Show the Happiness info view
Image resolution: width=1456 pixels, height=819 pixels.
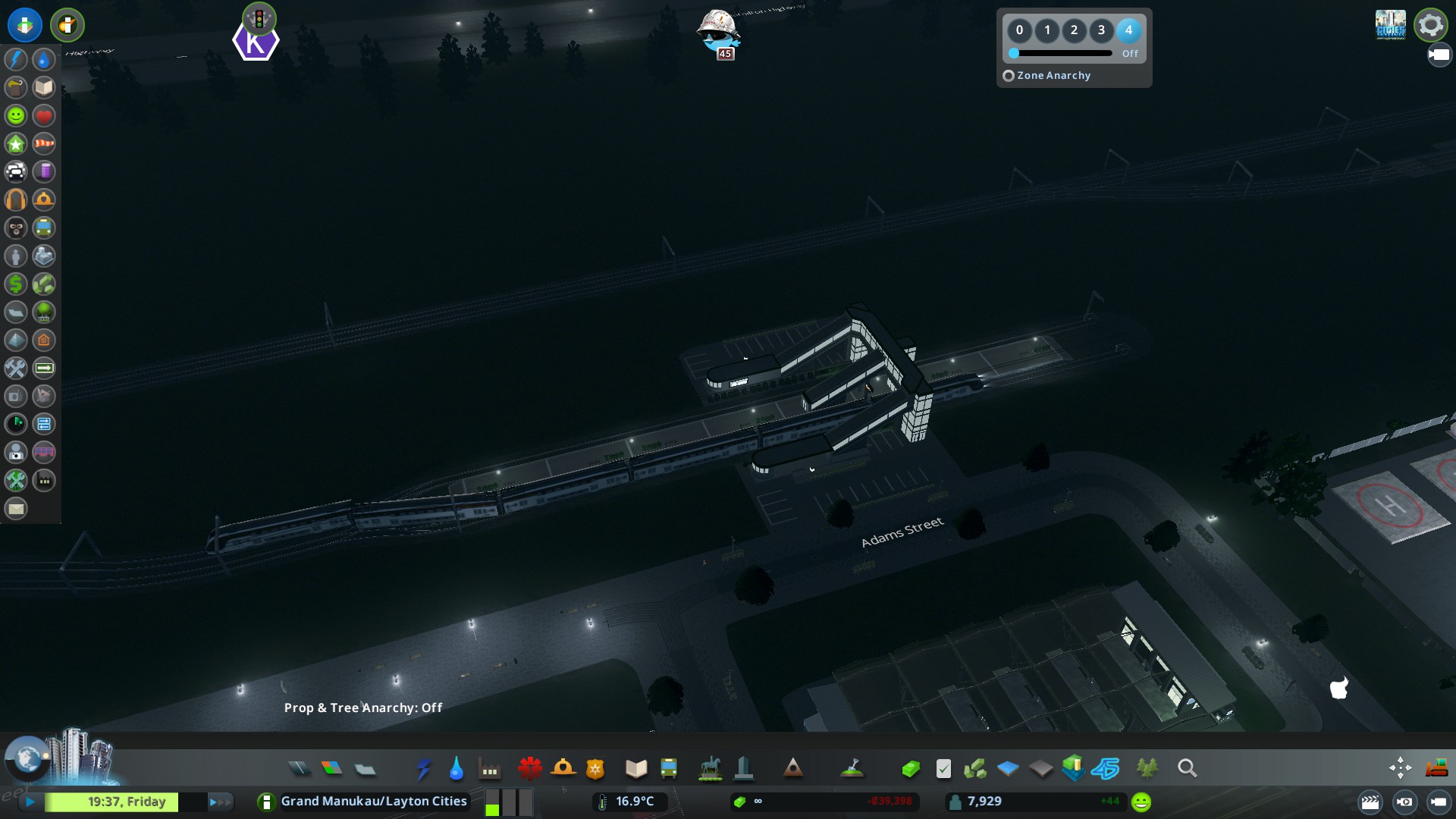pos(16,115)
